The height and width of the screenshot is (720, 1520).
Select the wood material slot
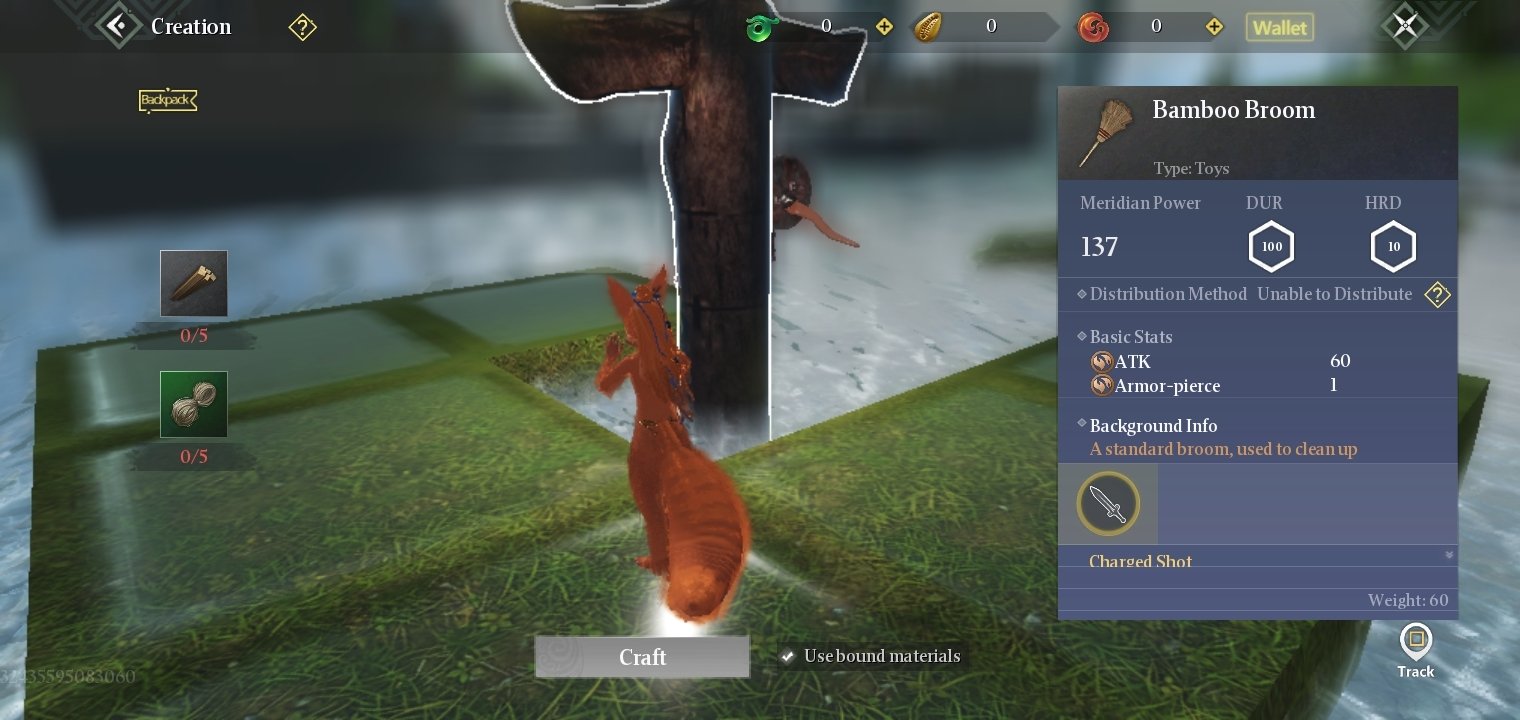pyautogui.click(x=194, y=284)
